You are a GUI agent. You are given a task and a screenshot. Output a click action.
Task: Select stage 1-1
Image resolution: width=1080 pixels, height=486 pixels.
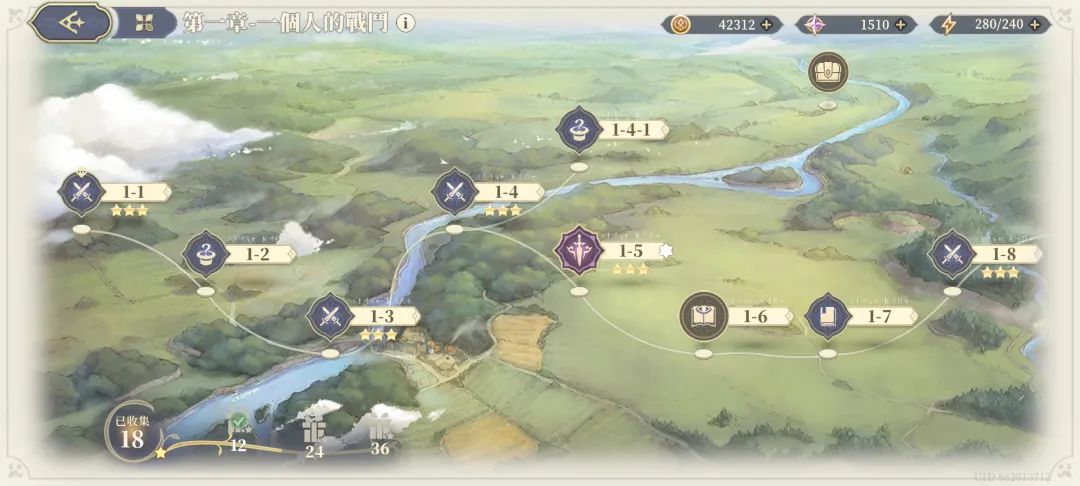[79, 192]
